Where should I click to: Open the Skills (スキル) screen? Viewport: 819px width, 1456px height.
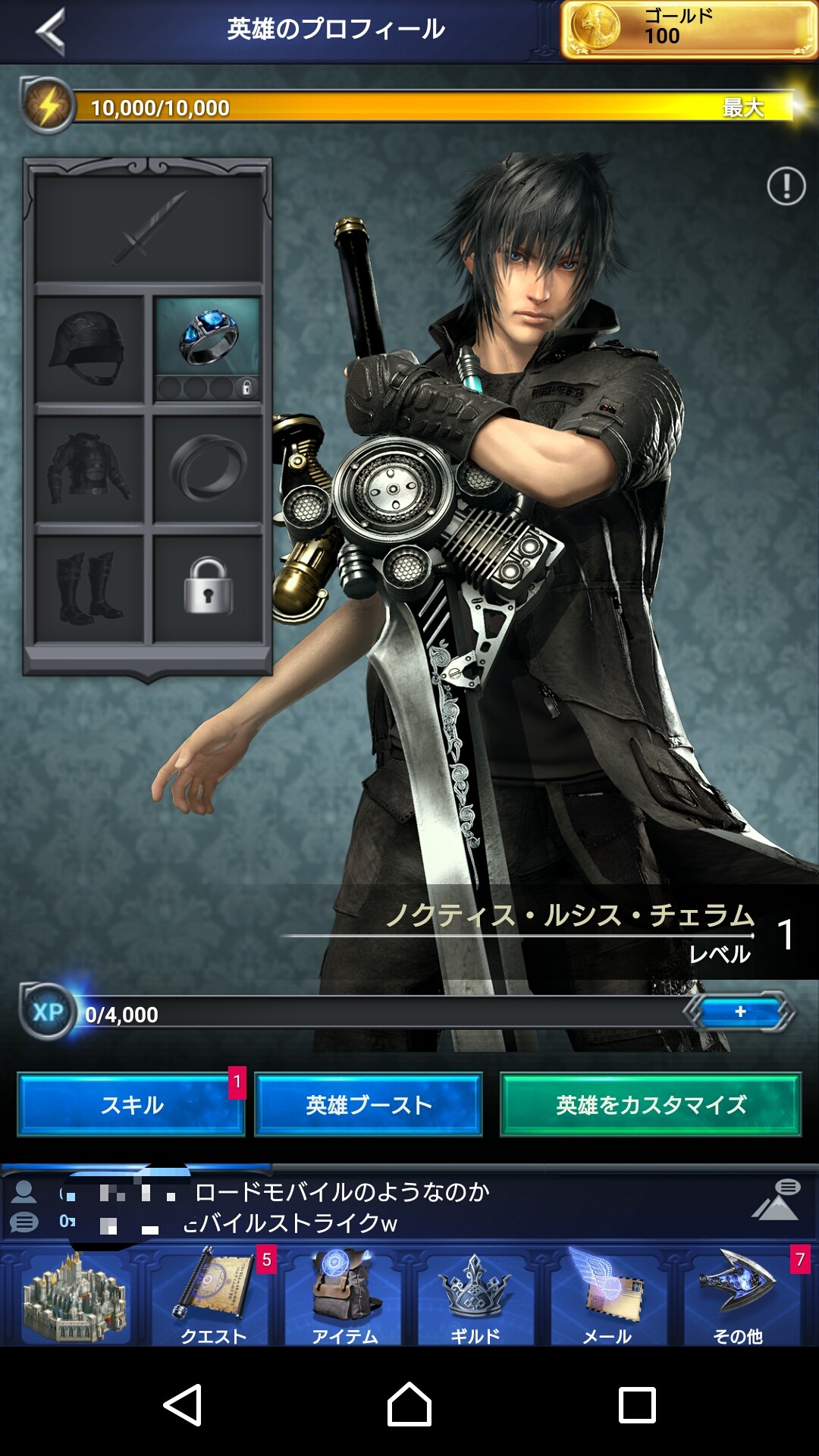[131, 1105]
